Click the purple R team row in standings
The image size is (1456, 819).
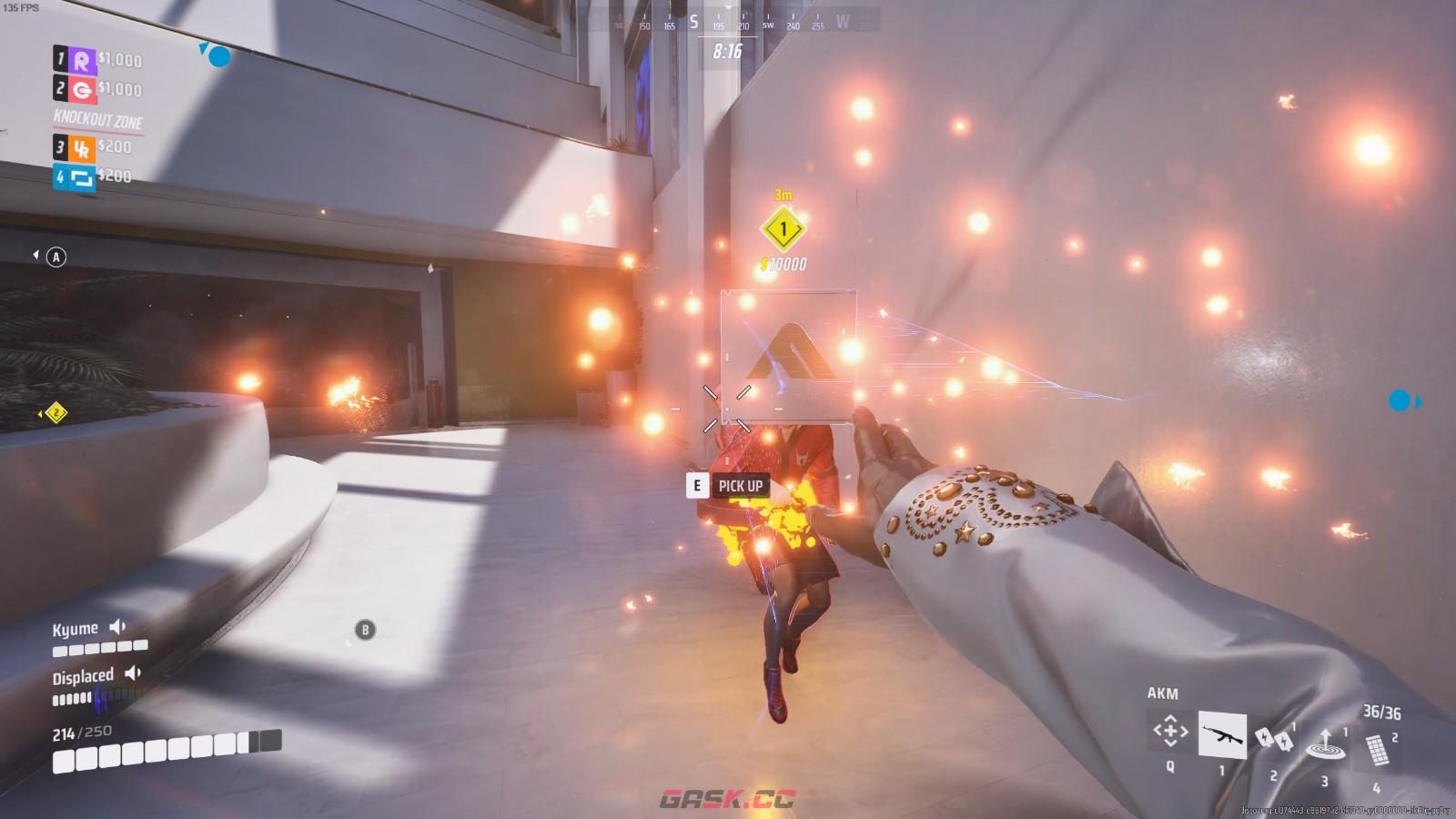97,60
